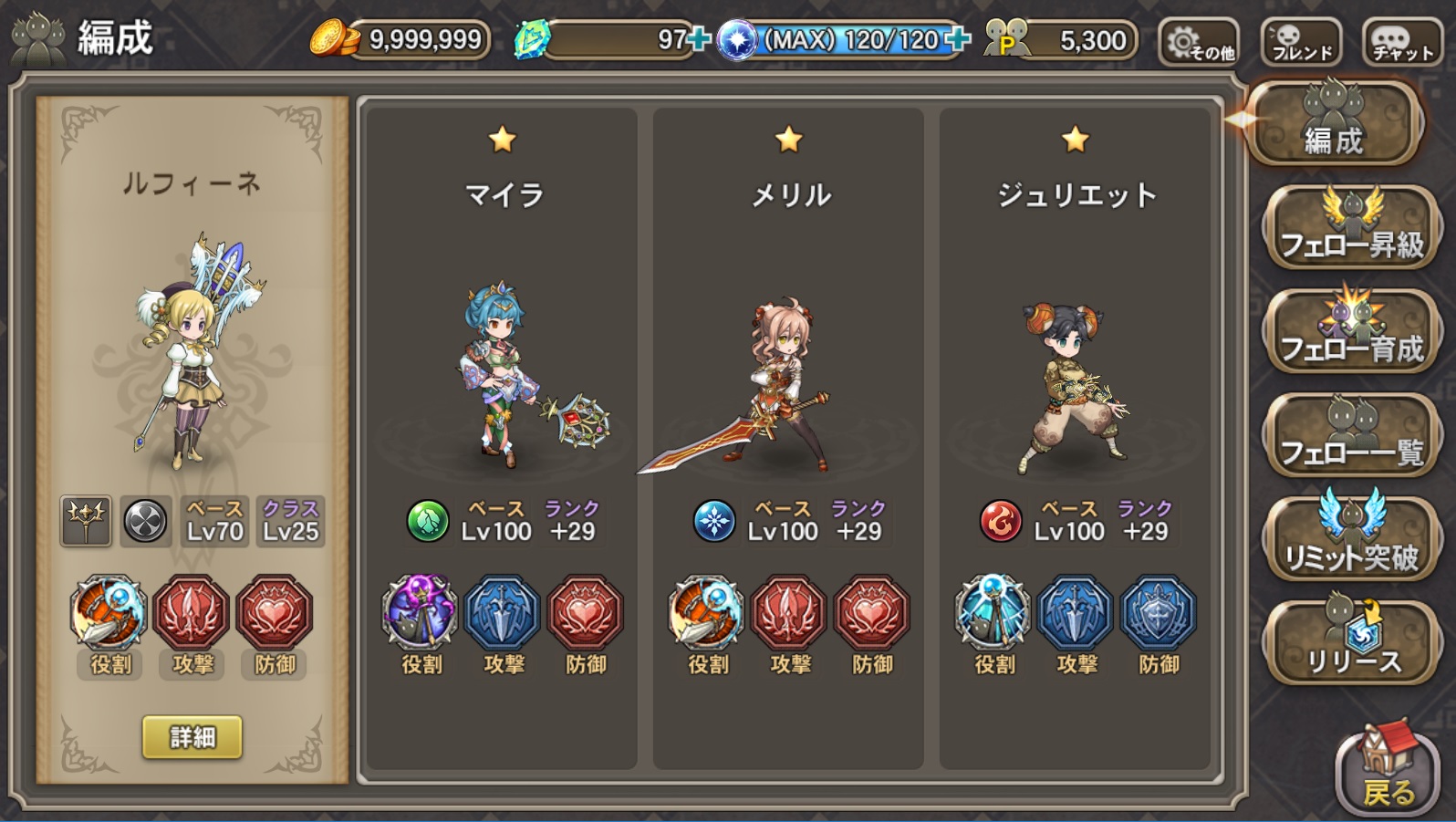1456x822 pixels.
Task: Select ルフィーネ's weapon icon
Action: click(85, 523)
